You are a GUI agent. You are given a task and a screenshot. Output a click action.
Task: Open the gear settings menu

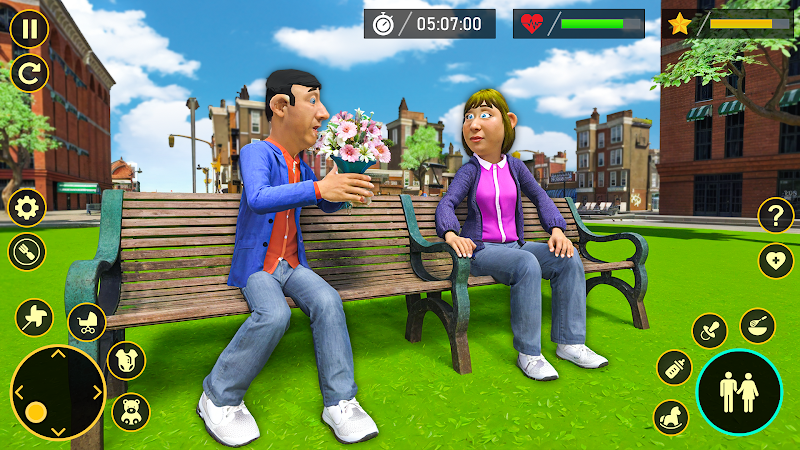pyautogui.click(x=27, y=208)
